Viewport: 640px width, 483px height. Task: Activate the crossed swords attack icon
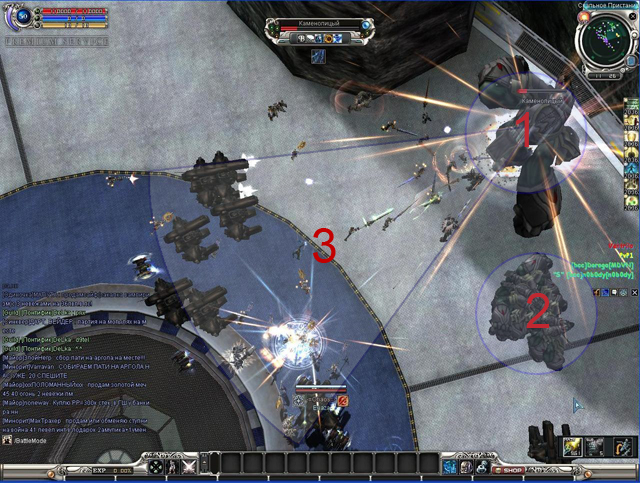(188, 466)
